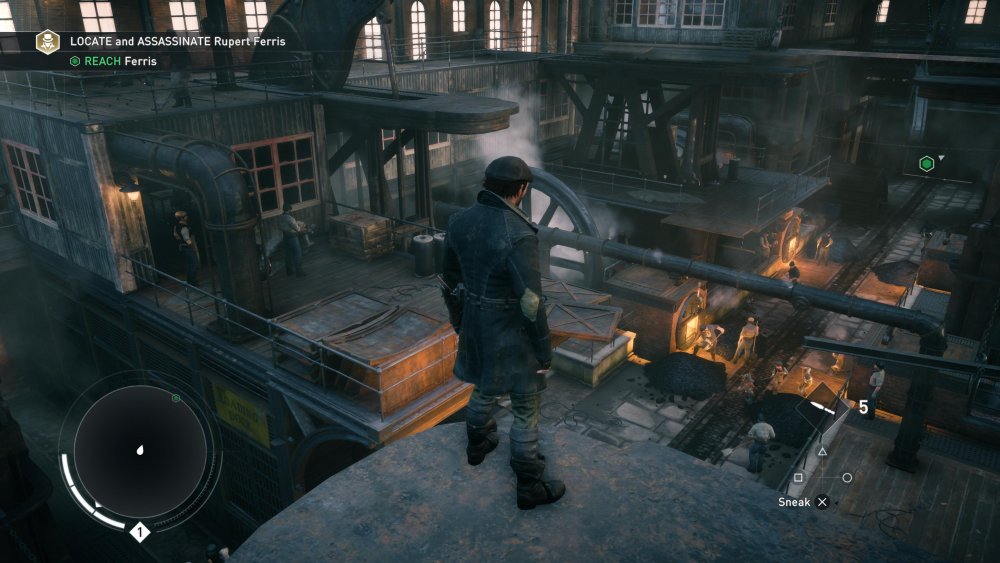This screenshot has width=1000, height=563.
Task: Click the green objective dot on the minimap
Action: coord(176,398)
